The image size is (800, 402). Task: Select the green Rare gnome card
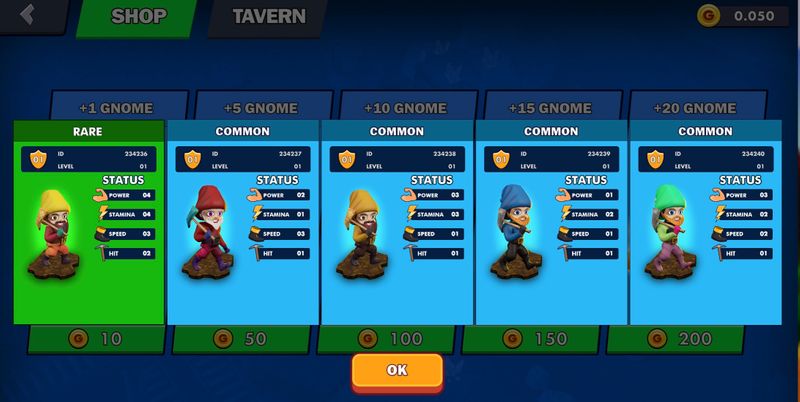(x=88, y=222)
